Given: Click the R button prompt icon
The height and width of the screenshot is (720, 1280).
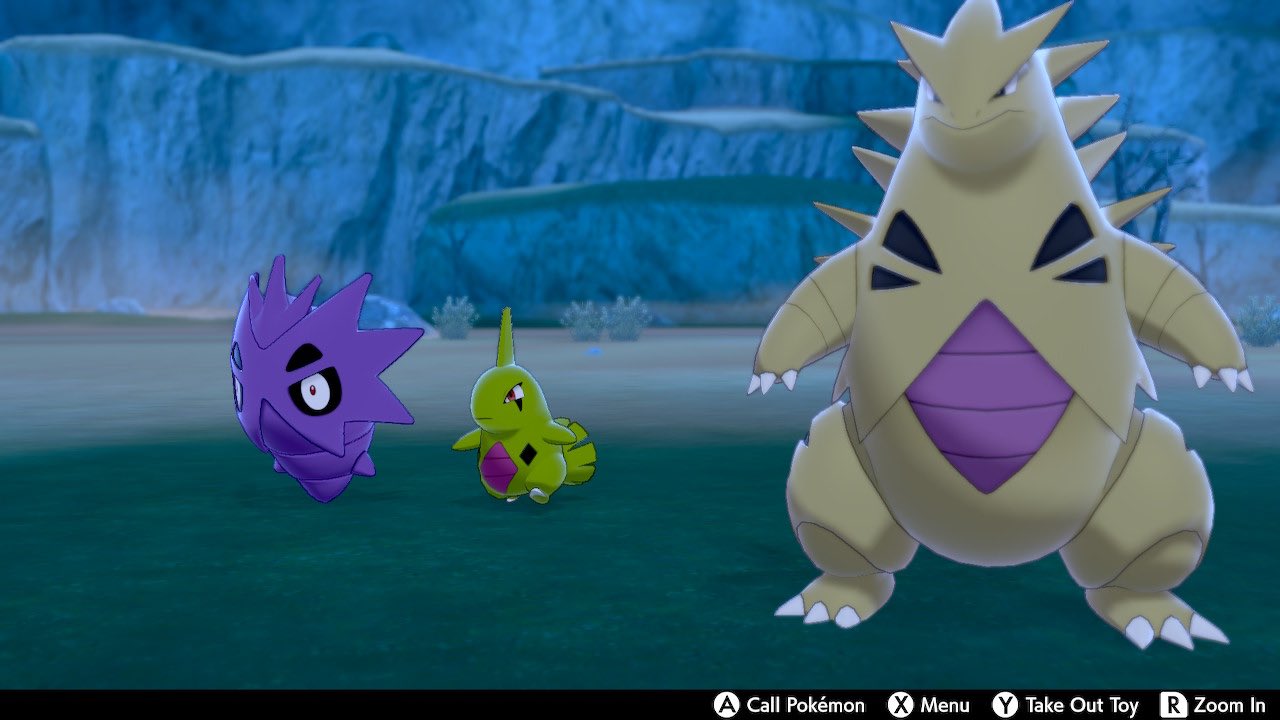Looking at the screenshot, I should click(x=1173, y=705).
